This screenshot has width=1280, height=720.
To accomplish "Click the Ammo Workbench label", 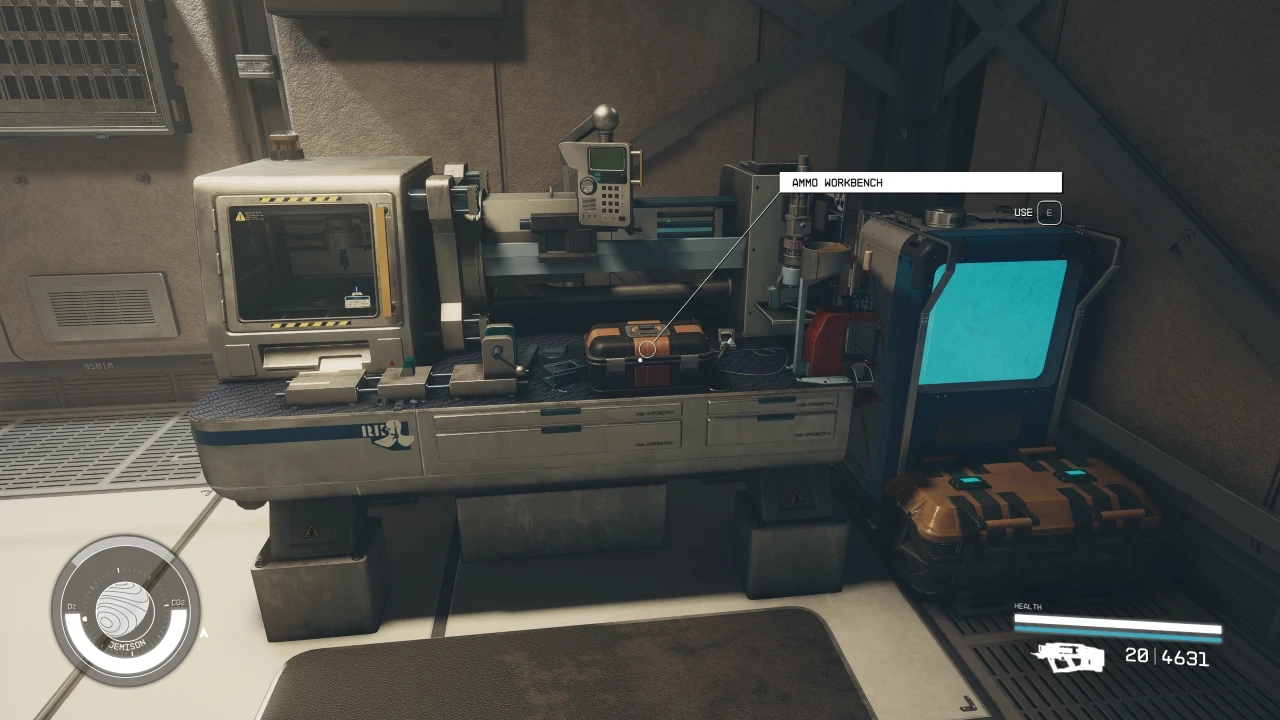I will [920, 183].
